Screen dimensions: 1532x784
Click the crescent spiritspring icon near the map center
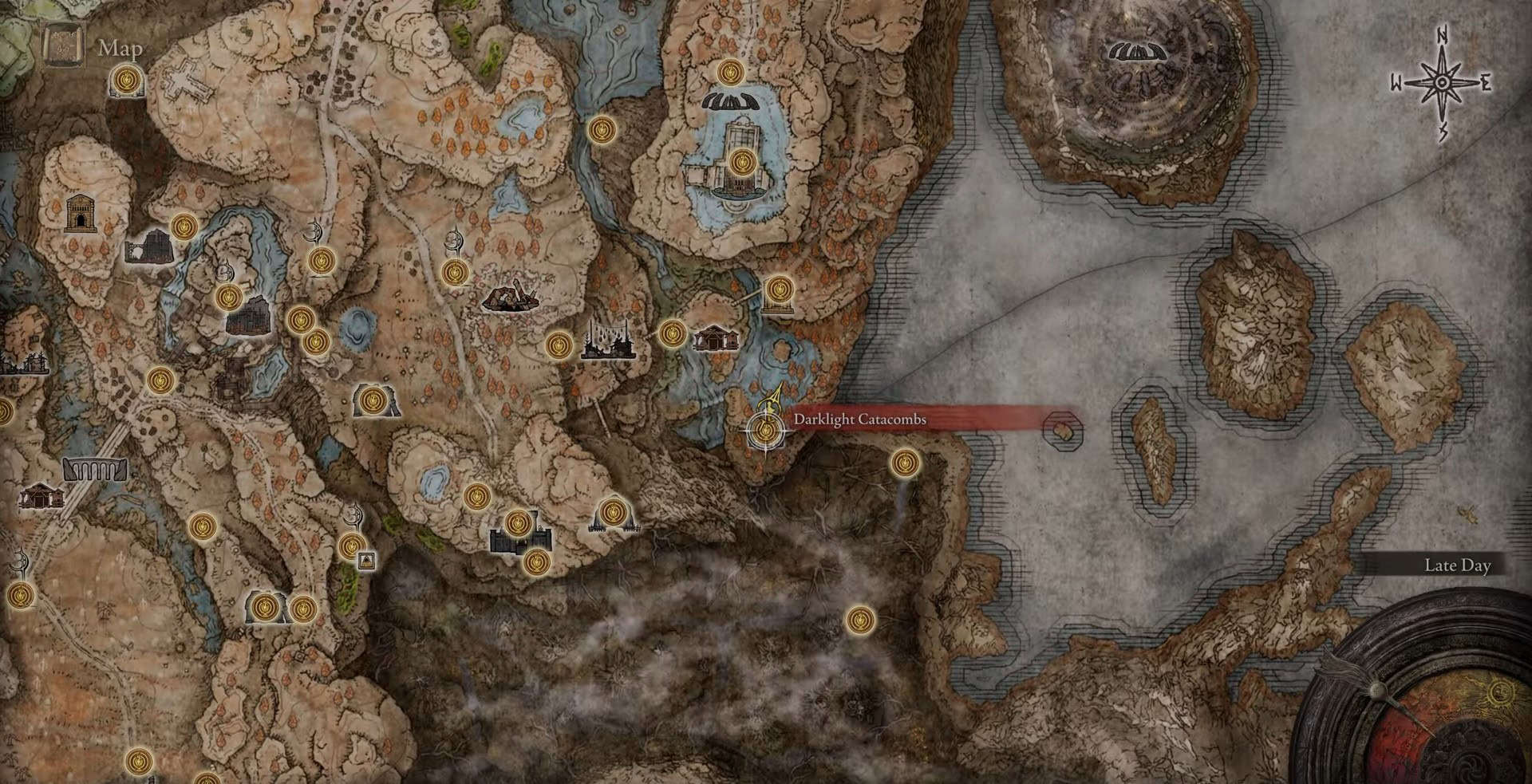pos(455,239)
